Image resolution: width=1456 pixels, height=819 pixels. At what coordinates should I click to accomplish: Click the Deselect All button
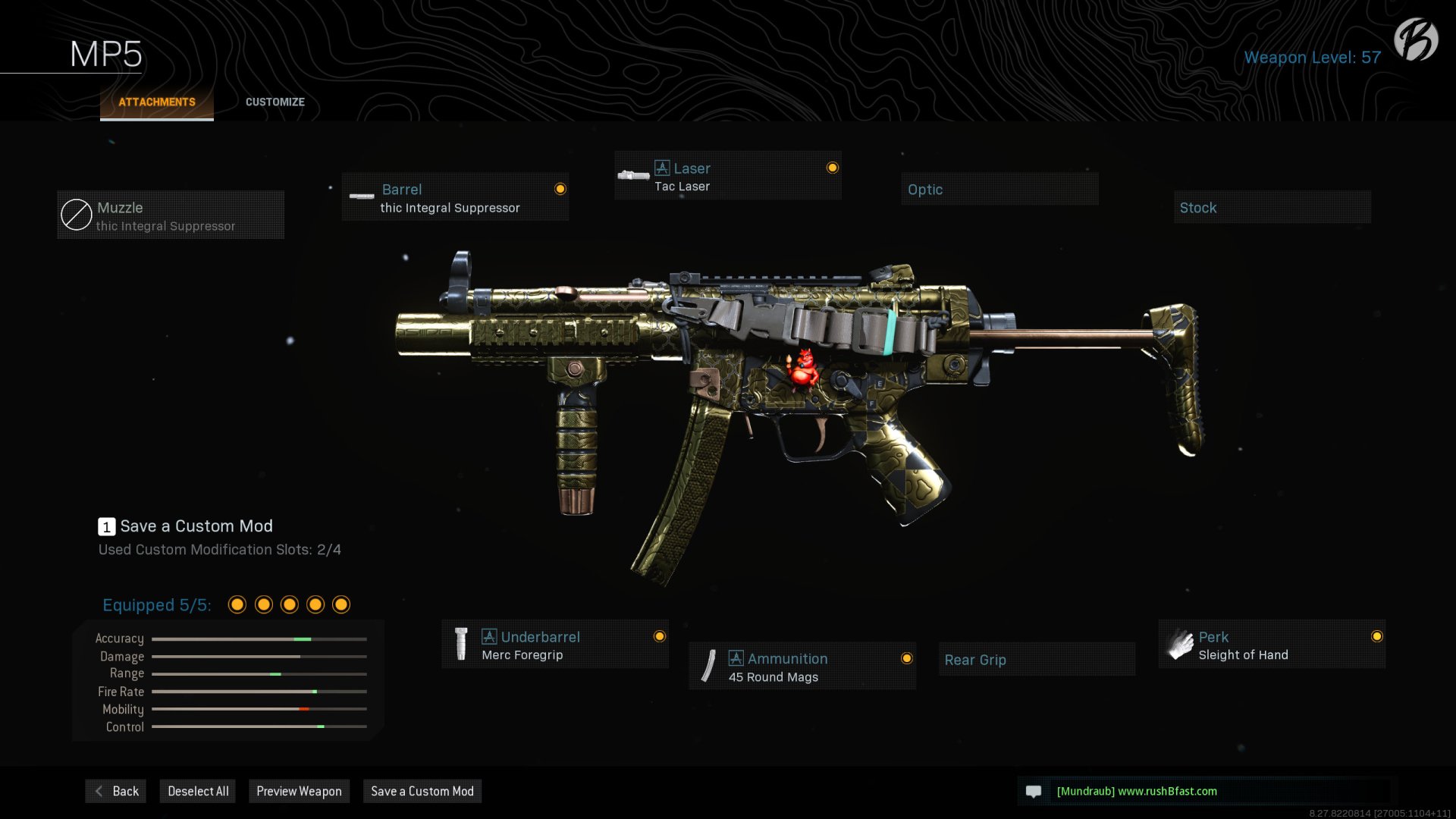(x=198, y=792)
